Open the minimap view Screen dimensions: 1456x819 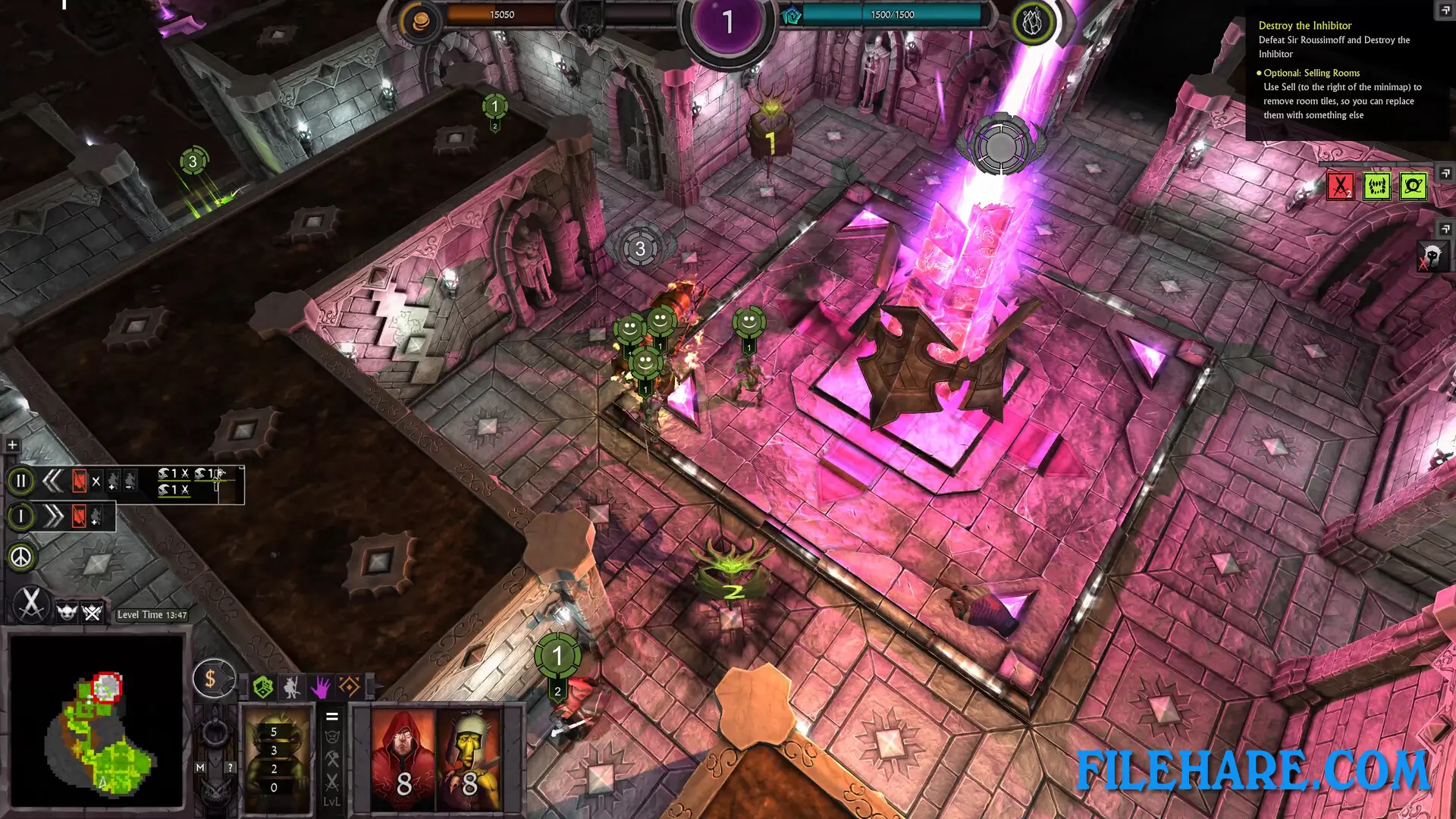(96, 721)
